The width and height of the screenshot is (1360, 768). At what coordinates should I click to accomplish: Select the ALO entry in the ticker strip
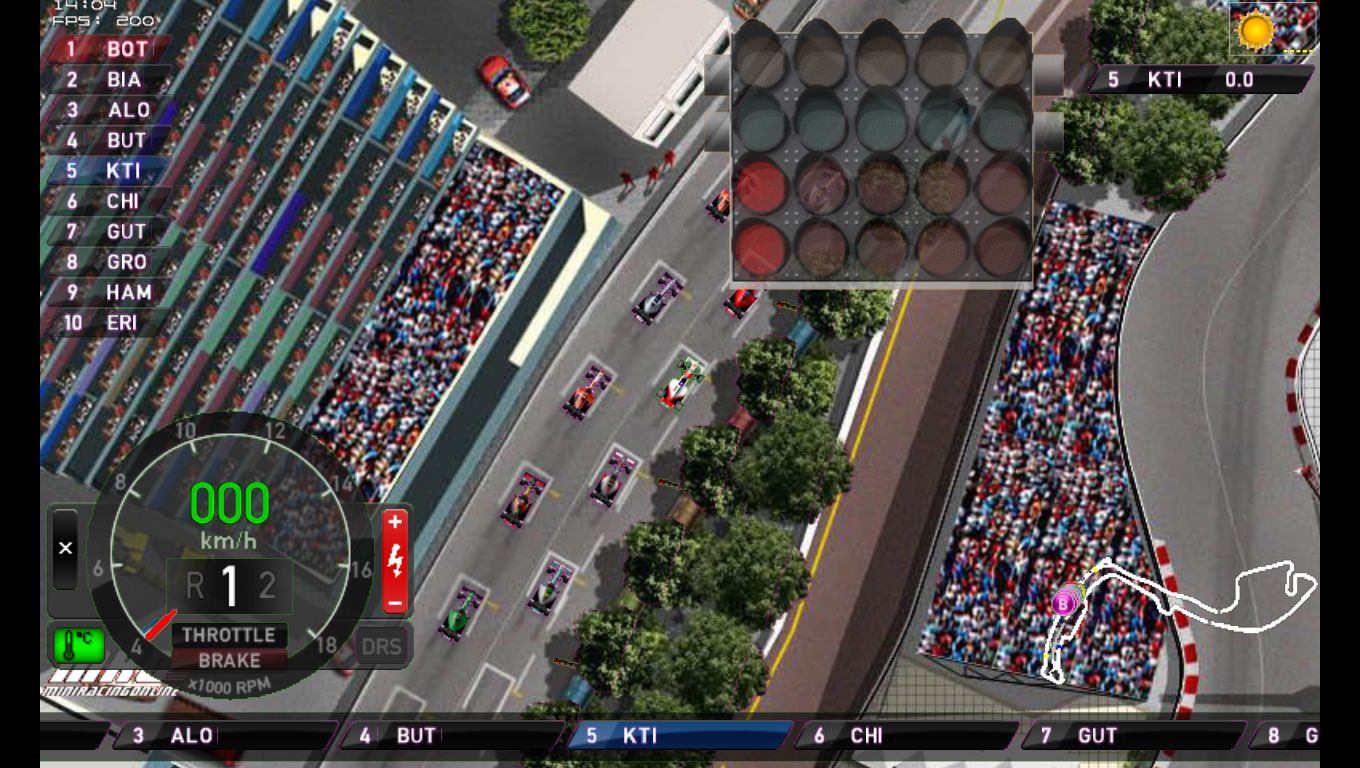coord(227,736)
